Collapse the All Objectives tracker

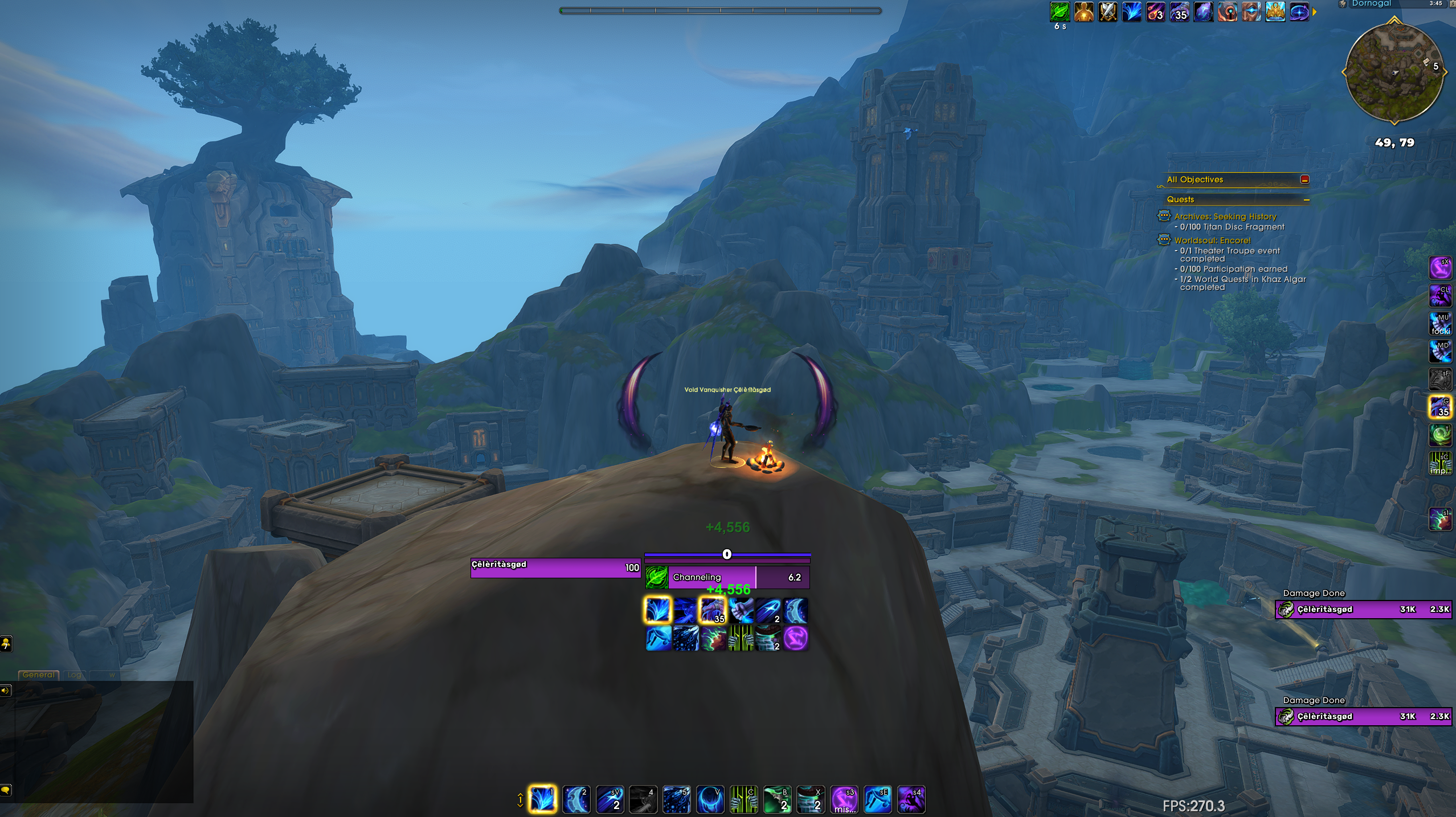click(1304, 179)
